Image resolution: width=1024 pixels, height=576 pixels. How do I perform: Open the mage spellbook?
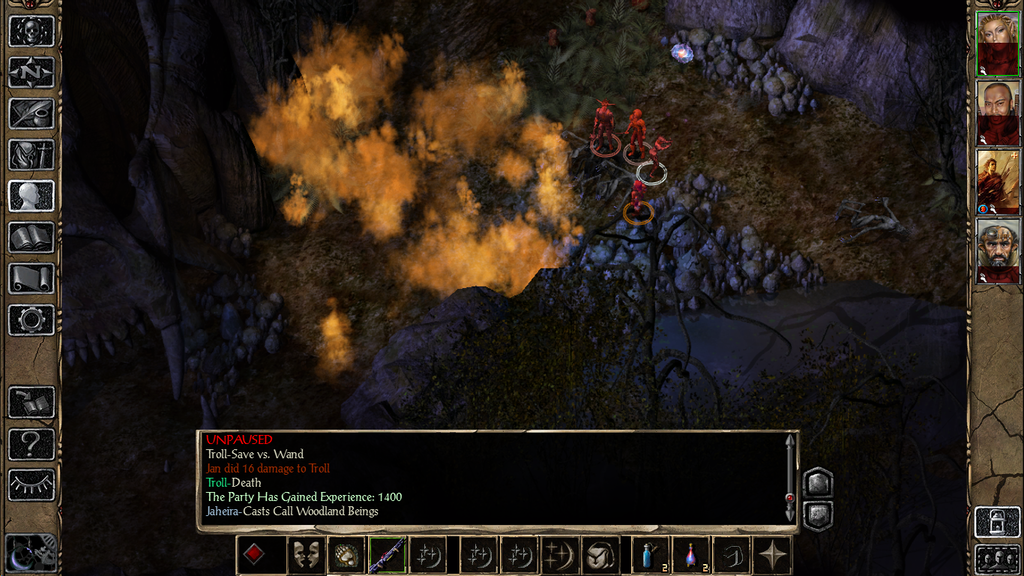coord(31,237)
